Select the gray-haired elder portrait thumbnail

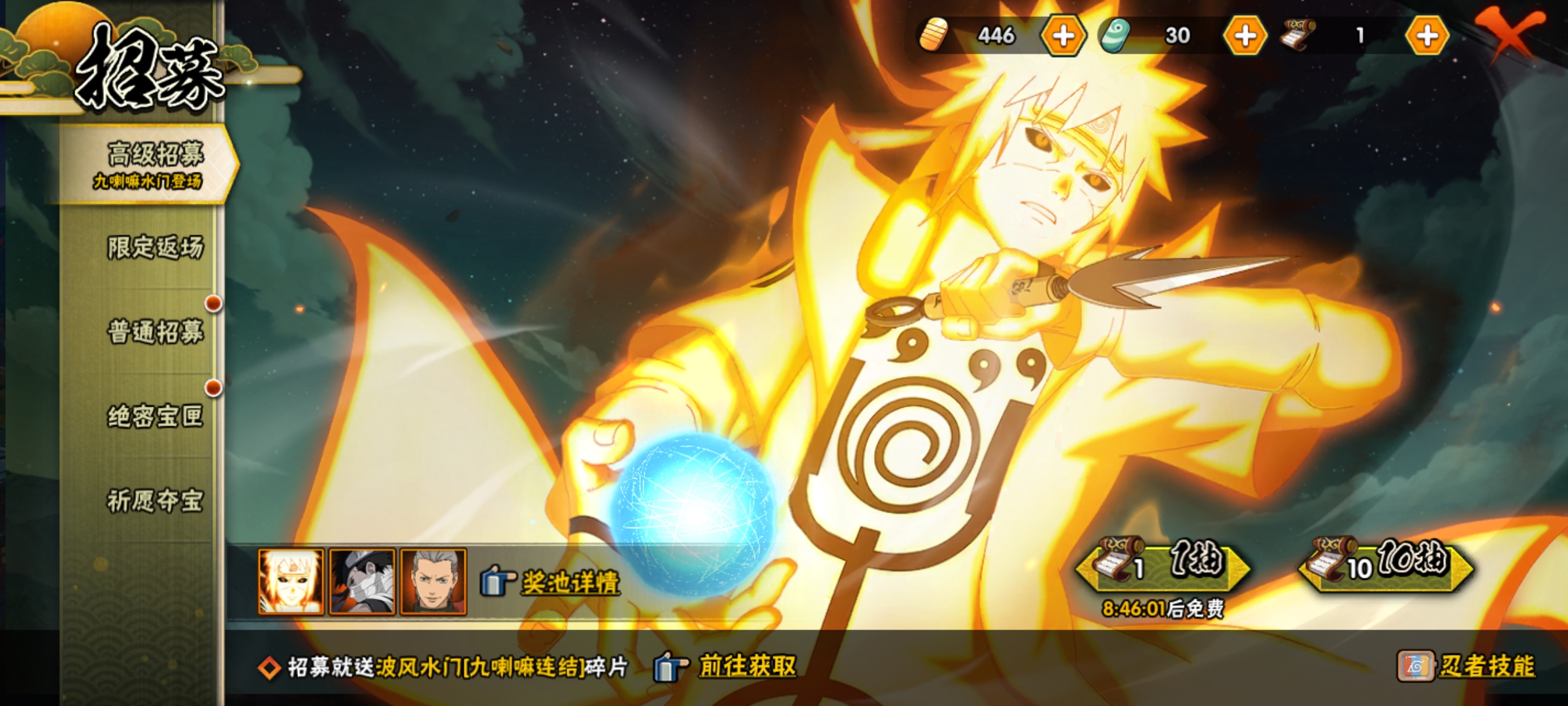click(x=433, y=582)
